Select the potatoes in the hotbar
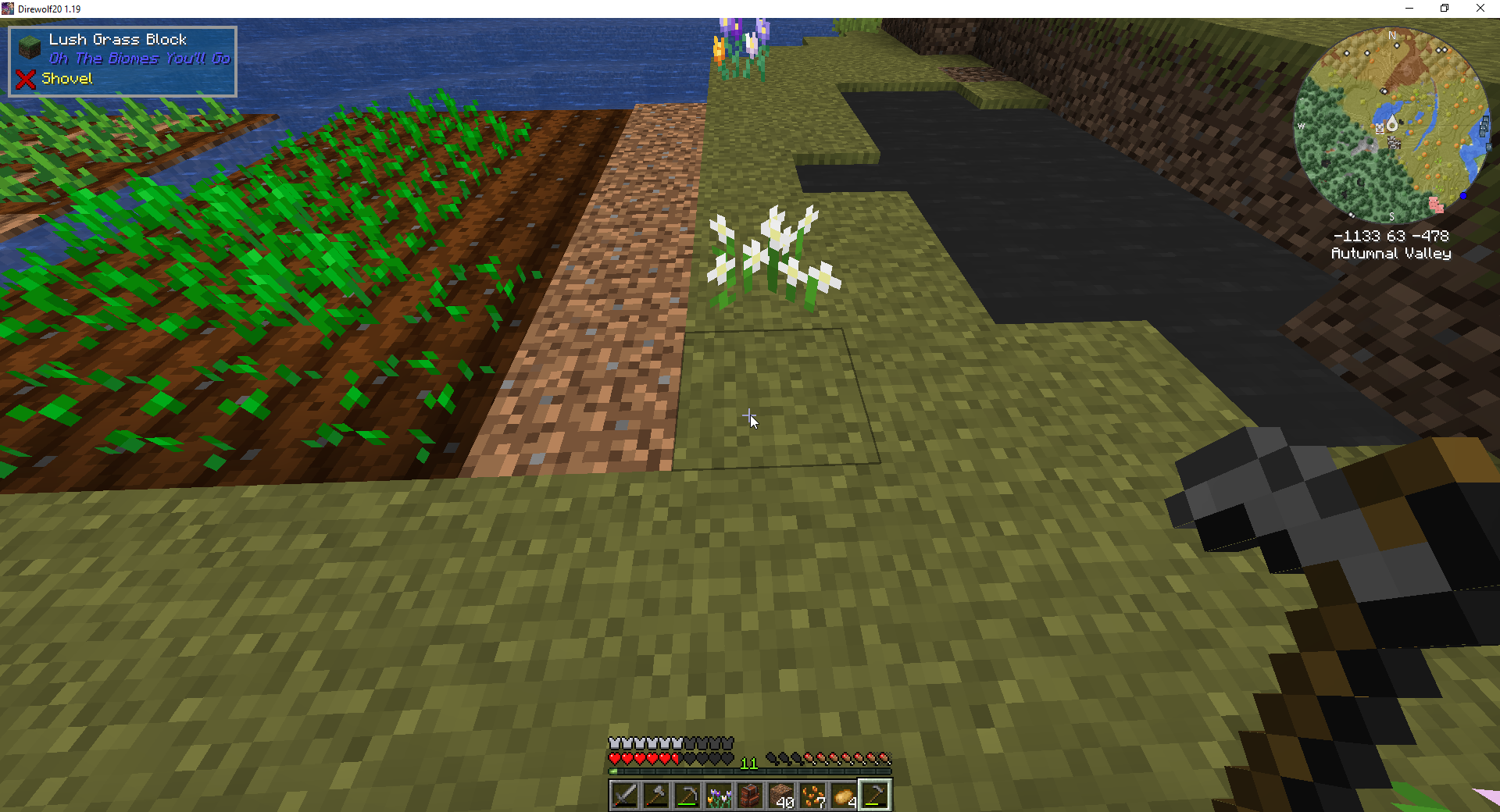The image size is (1500, 812). point(844,792)
